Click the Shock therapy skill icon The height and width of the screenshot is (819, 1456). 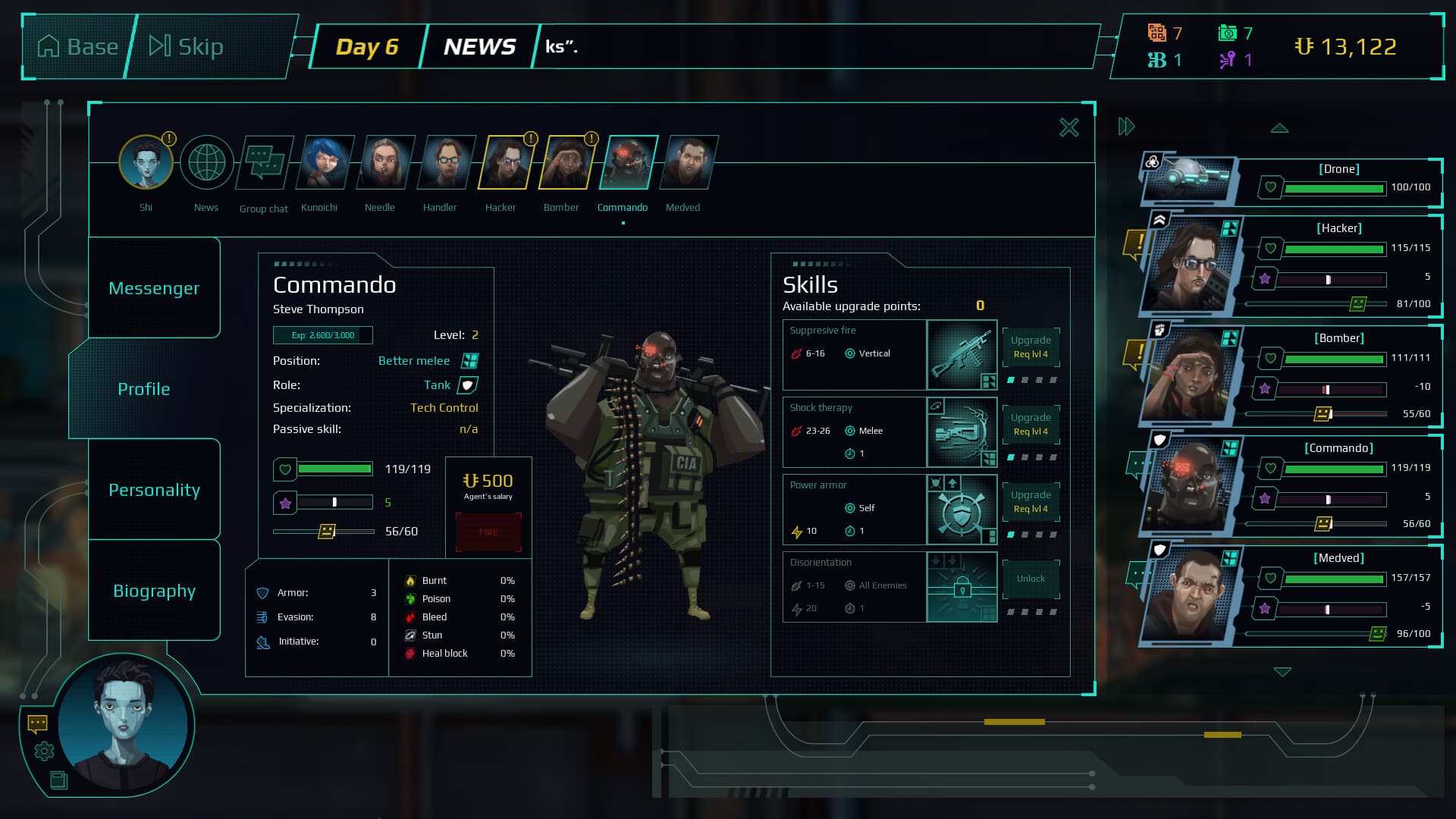[x=962, y=432]
